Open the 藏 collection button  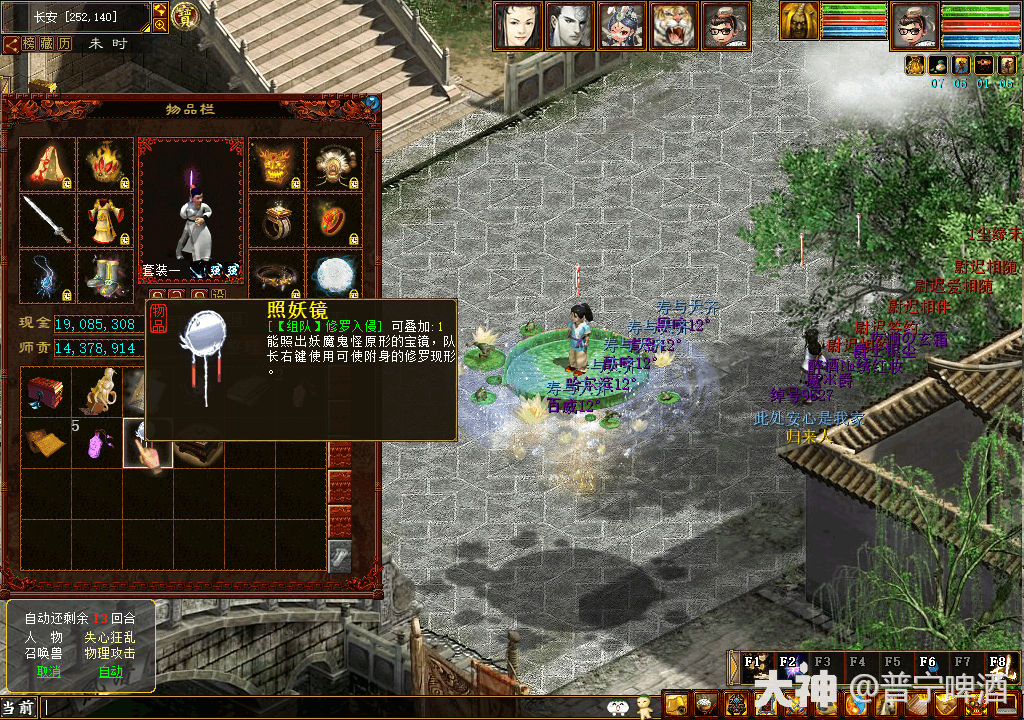tap(47, 44)
